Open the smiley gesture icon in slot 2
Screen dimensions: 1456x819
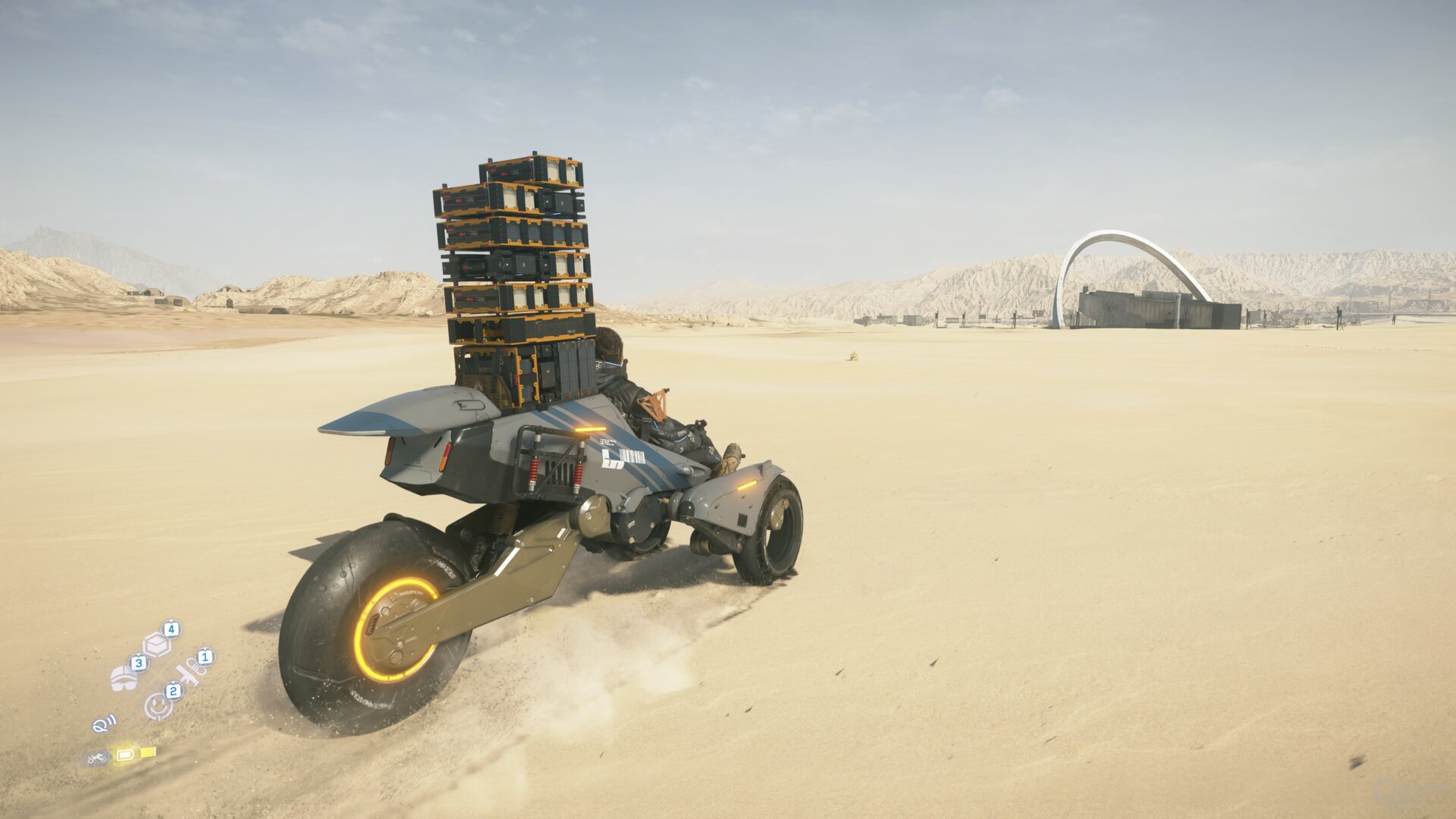click(157, 707)
